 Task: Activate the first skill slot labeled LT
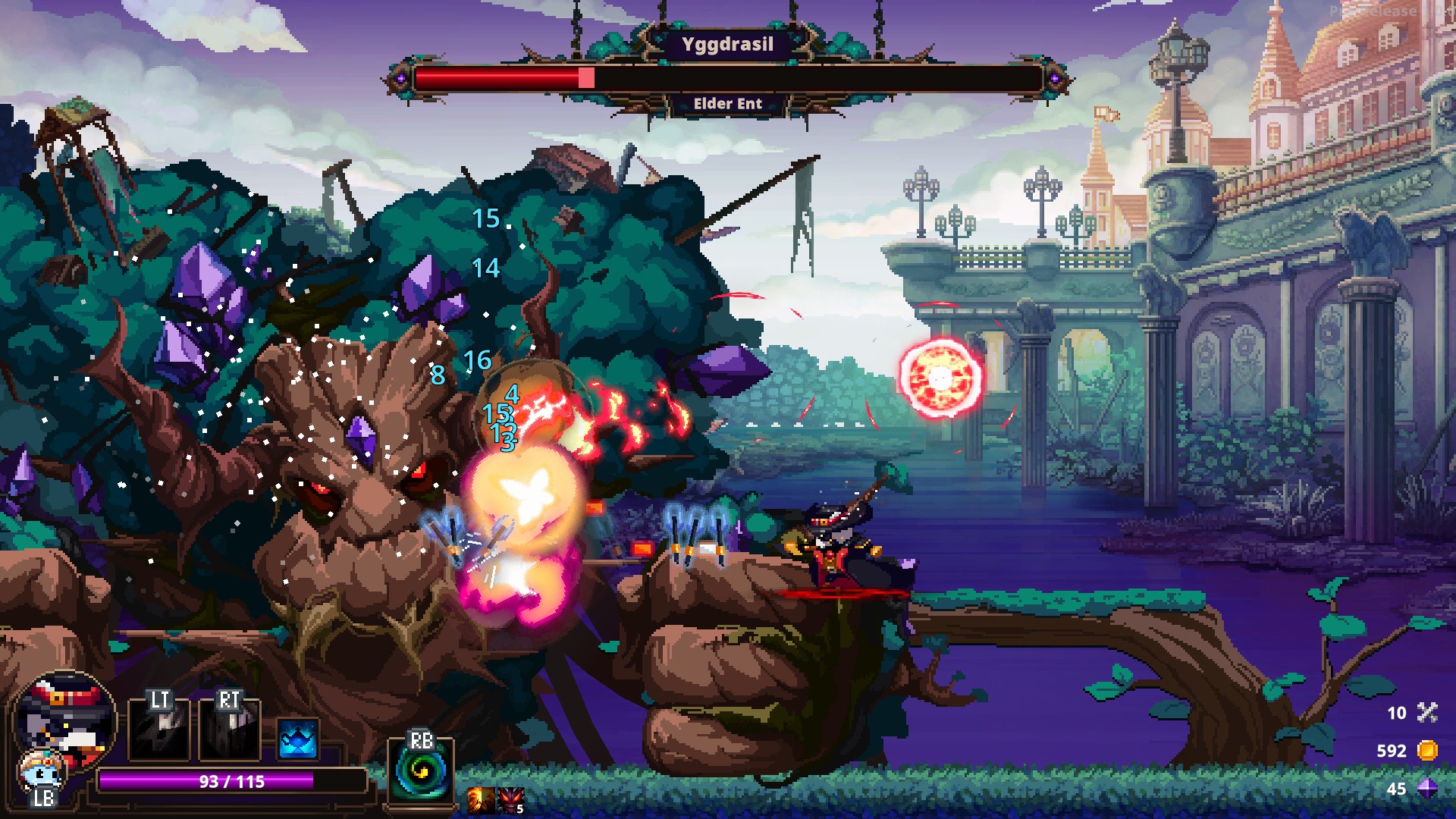click(x=159, y=730)
